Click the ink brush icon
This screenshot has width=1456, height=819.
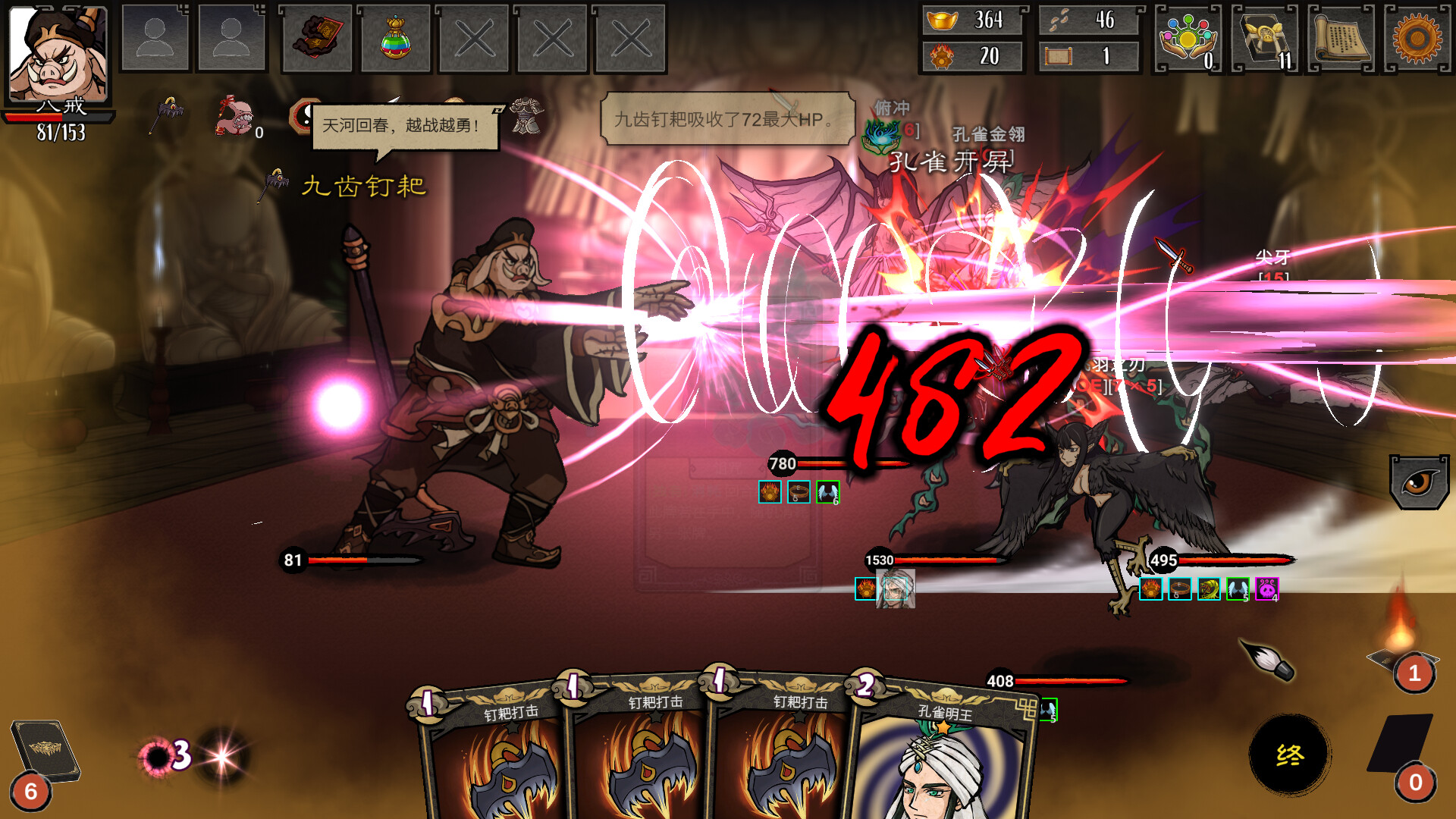point(1268,658)
